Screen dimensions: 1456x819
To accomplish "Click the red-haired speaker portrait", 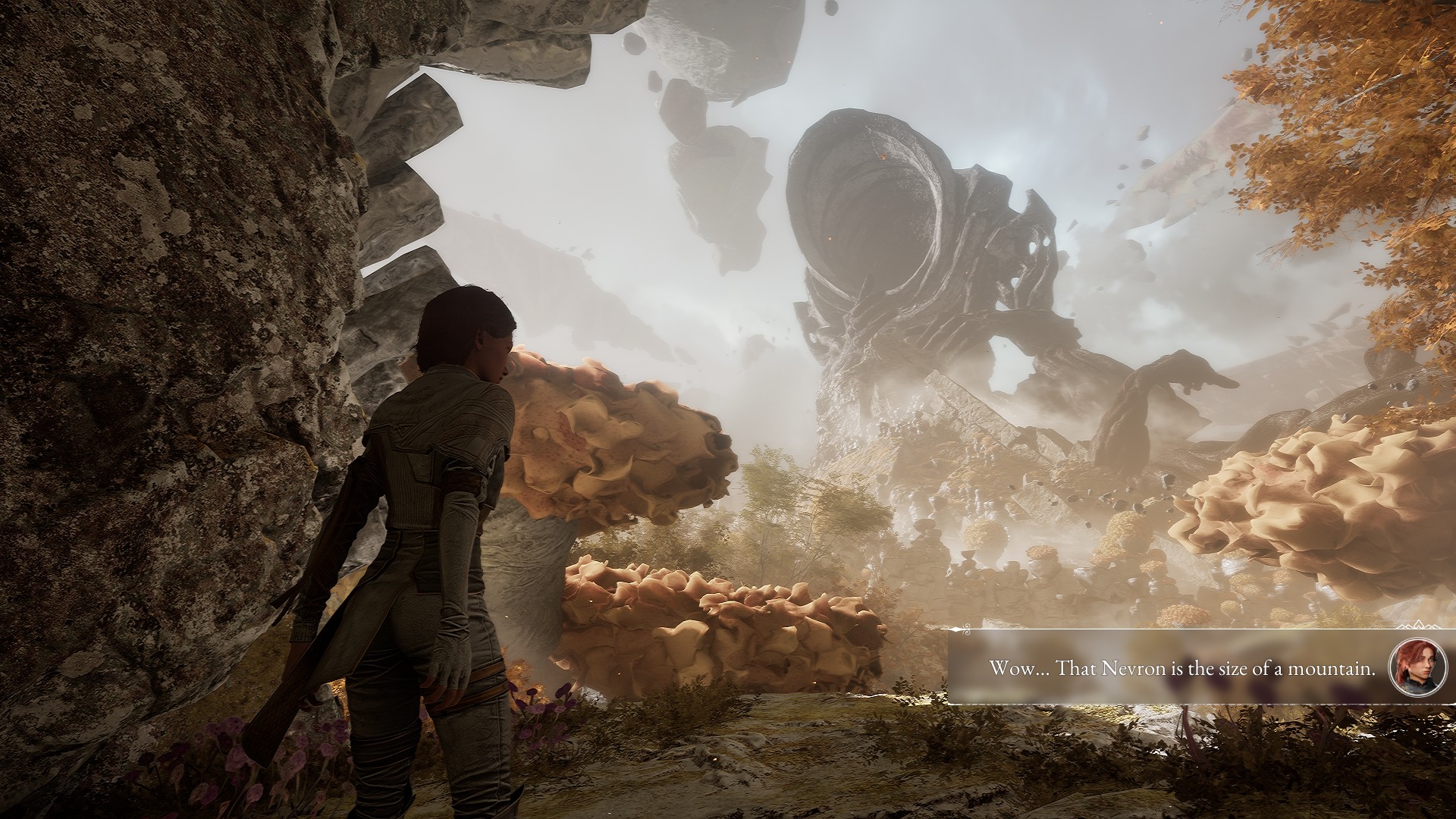I will point(1411,668).
